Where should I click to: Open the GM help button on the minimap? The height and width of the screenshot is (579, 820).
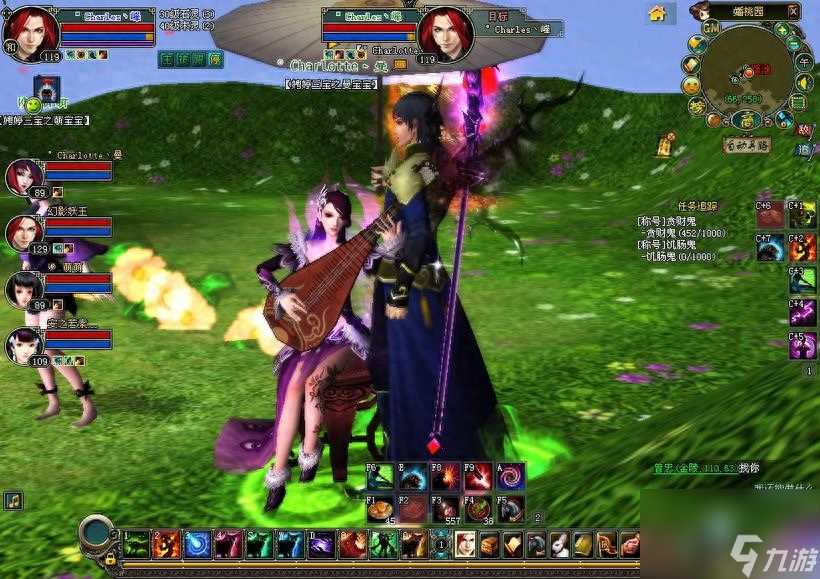pos(711,30)
